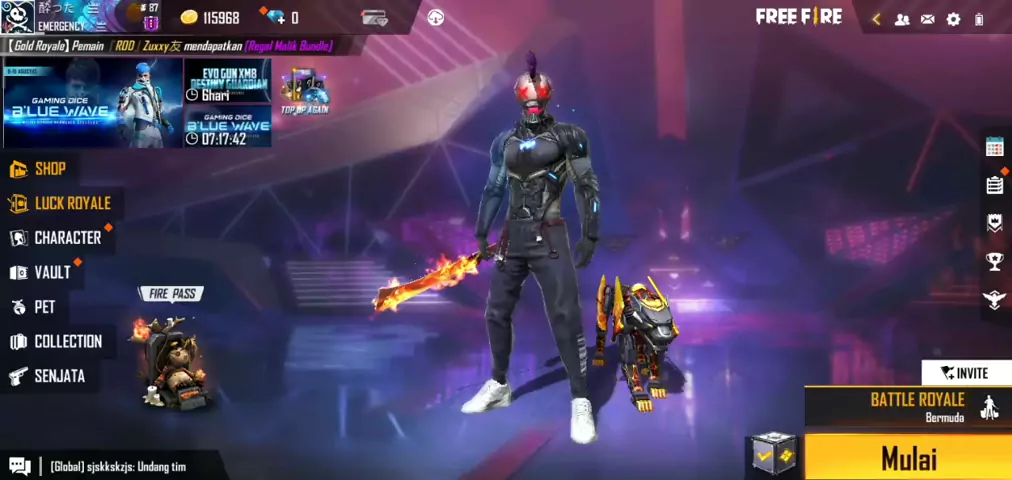Open the player profile avatar
The image size is (1012, 480).
coord(19,16)
